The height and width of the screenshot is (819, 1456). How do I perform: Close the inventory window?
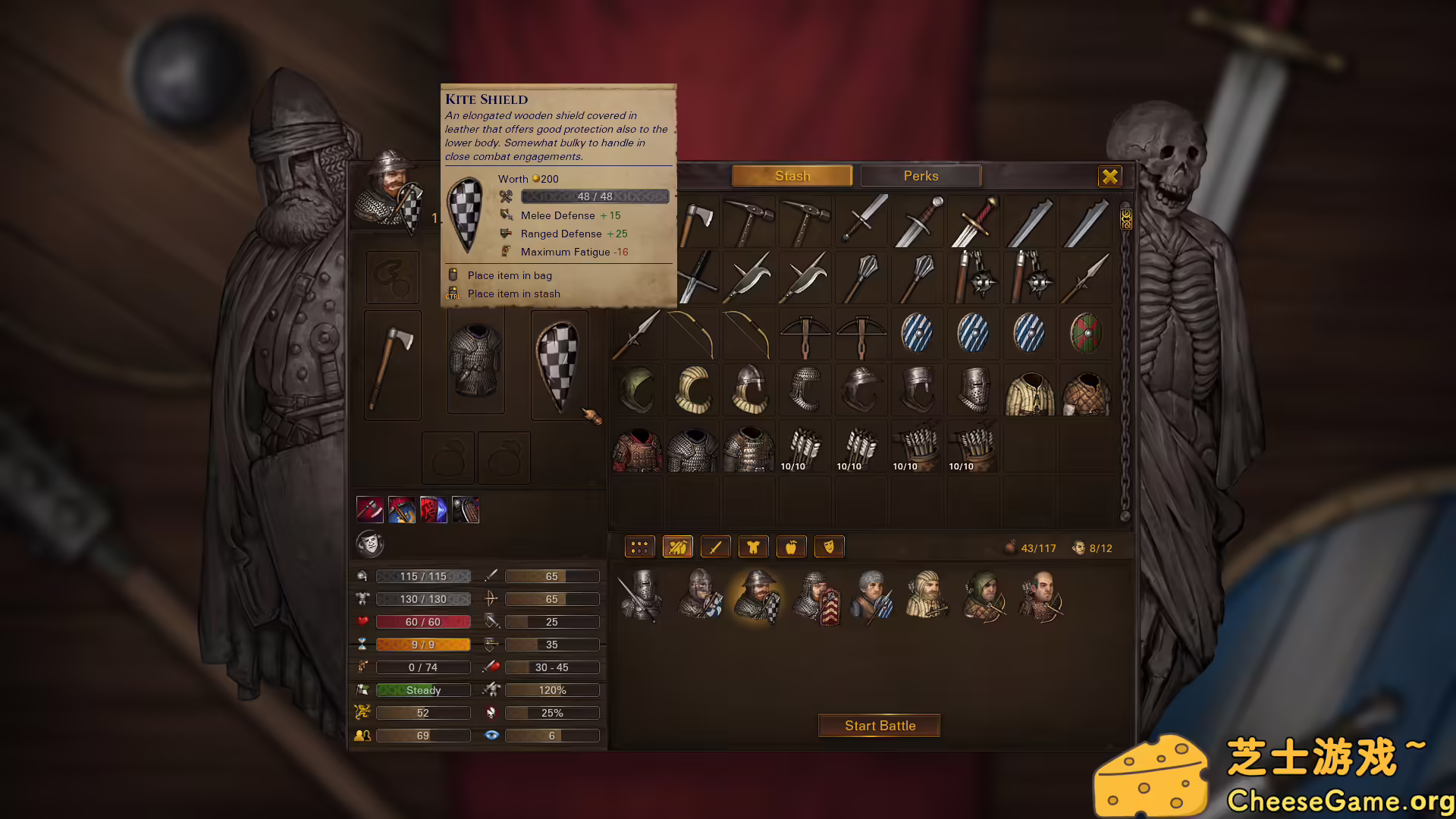[x=1109, y=177]
